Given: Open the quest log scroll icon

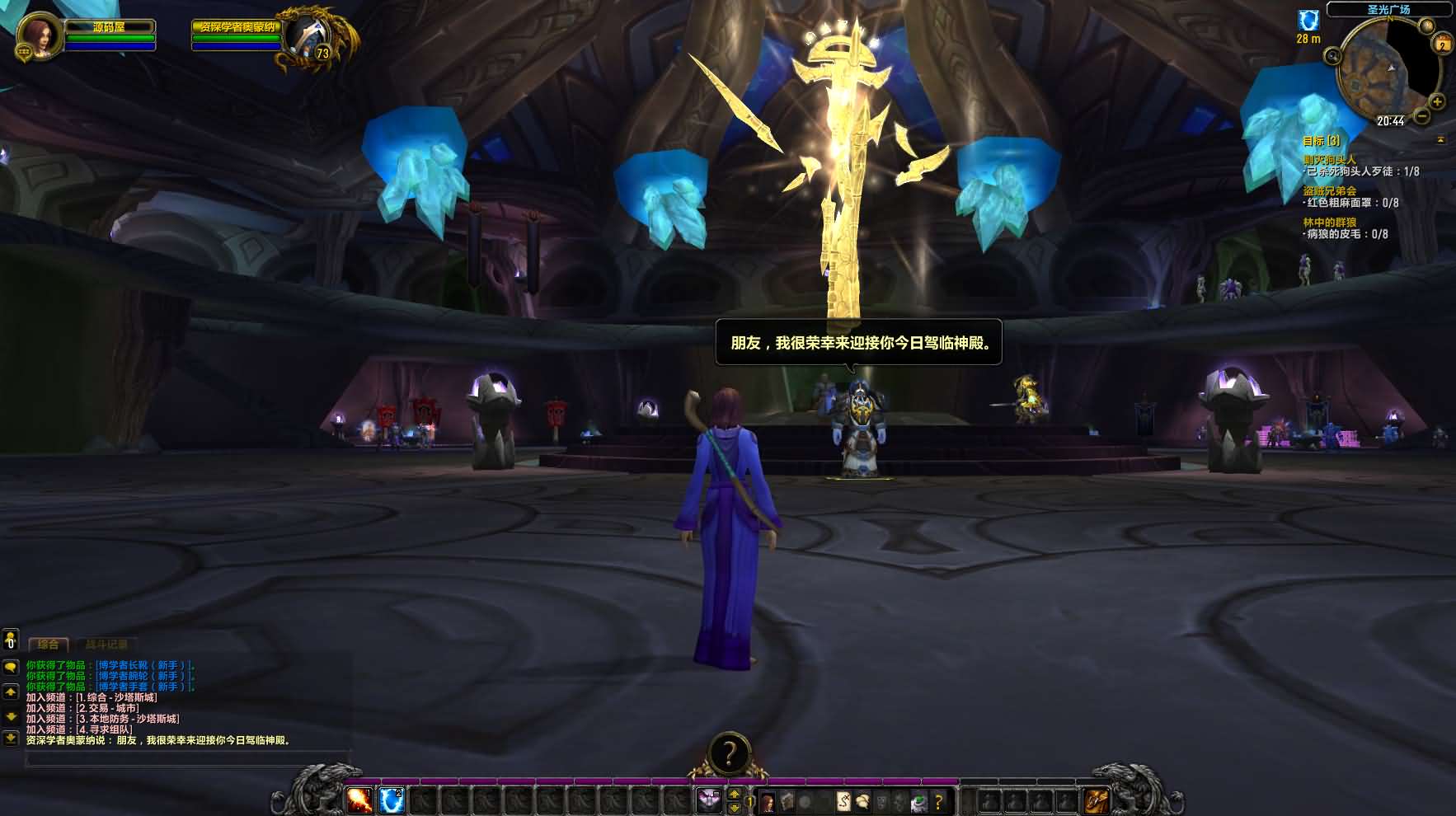Looking at the screenshot, I should (x=843, y=801).
